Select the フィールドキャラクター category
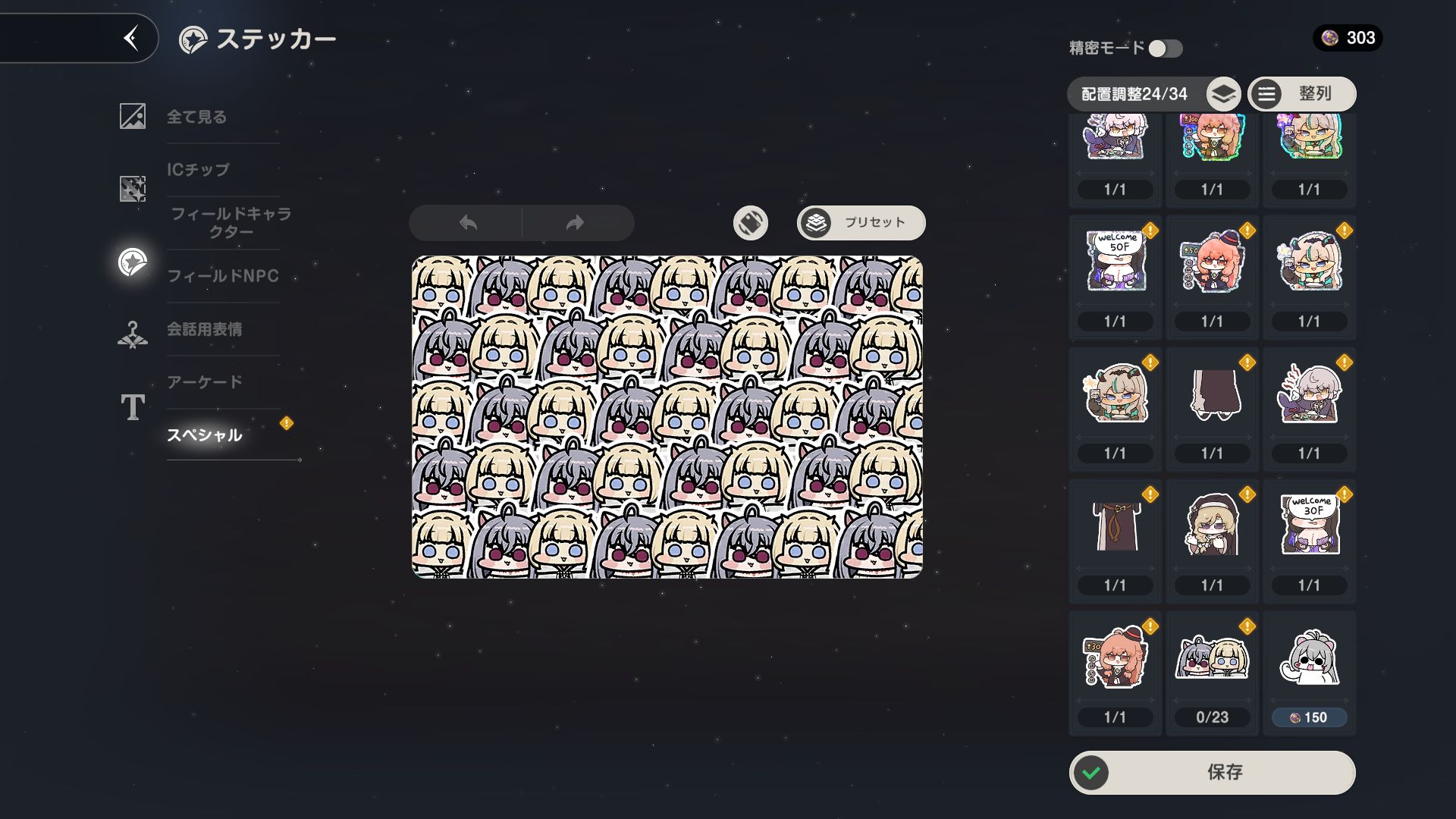This screenshot has width=1456, height=819. pos(231,222)
